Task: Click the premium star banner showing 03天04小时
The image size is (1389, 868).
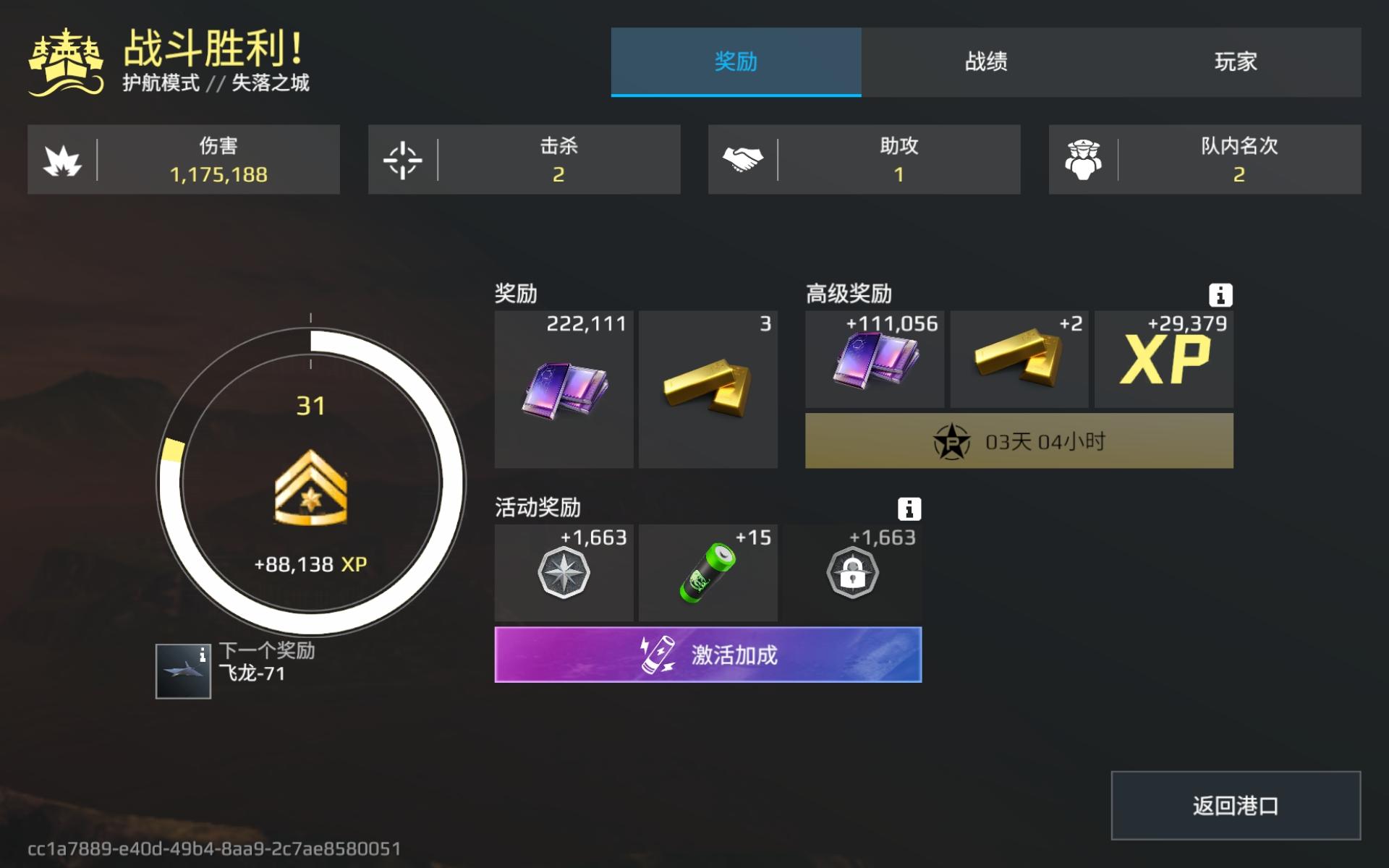Action: (1019, 440)
